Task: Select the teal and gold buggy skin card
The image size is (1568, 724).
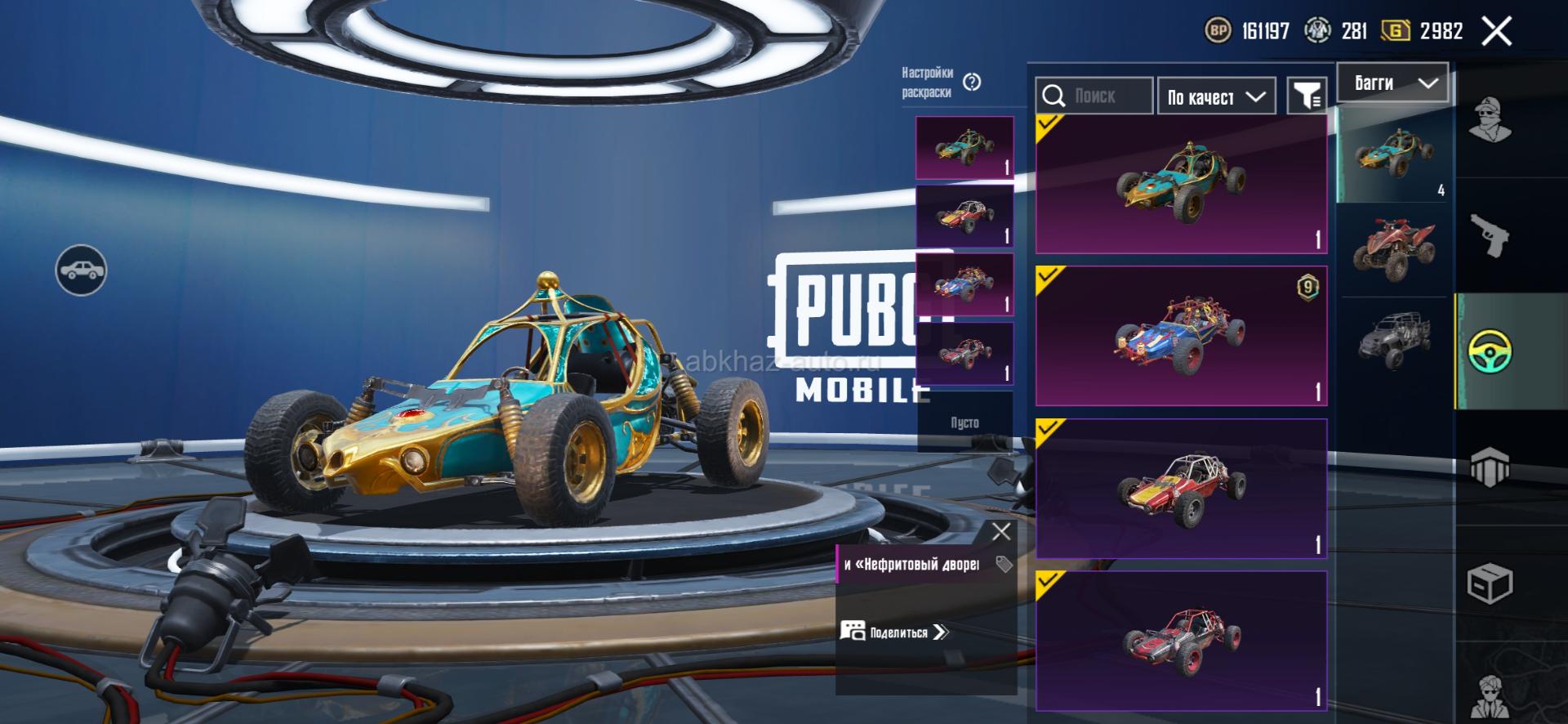Action: click(1181, 185)
